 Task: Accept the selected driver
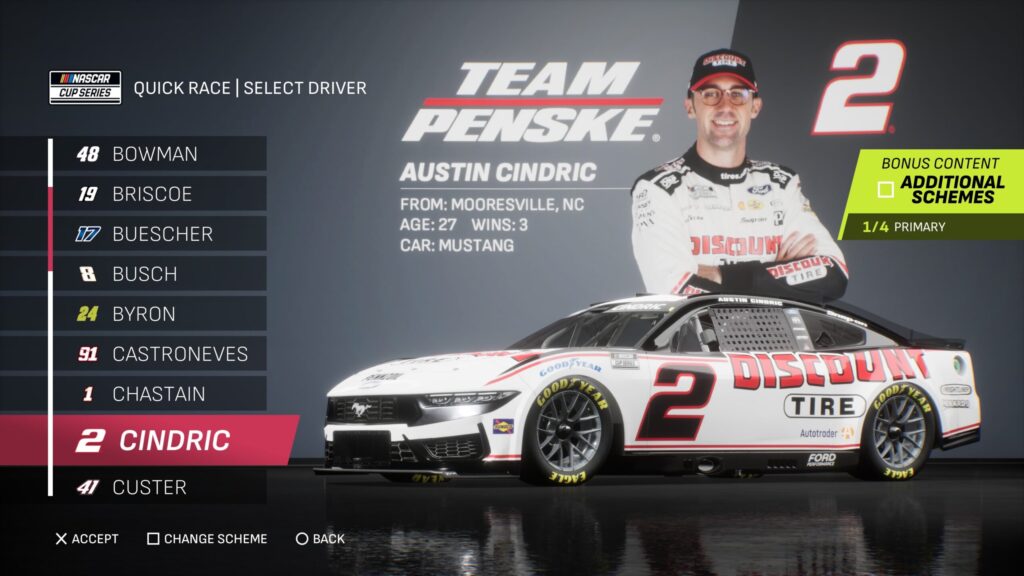click(x=86, y=539)
